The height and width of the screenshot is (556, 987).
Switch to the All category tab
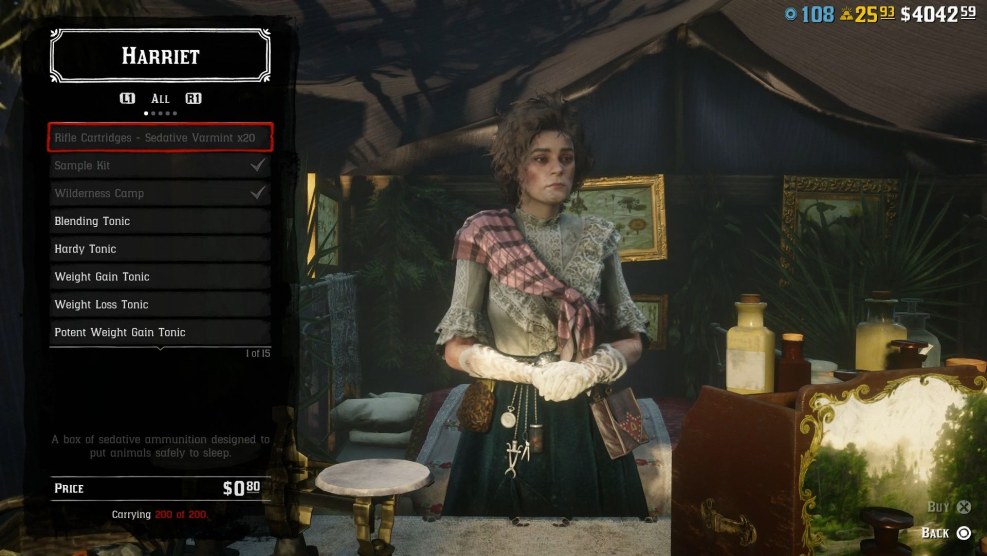pyautogui.click(x=160, y=99)
